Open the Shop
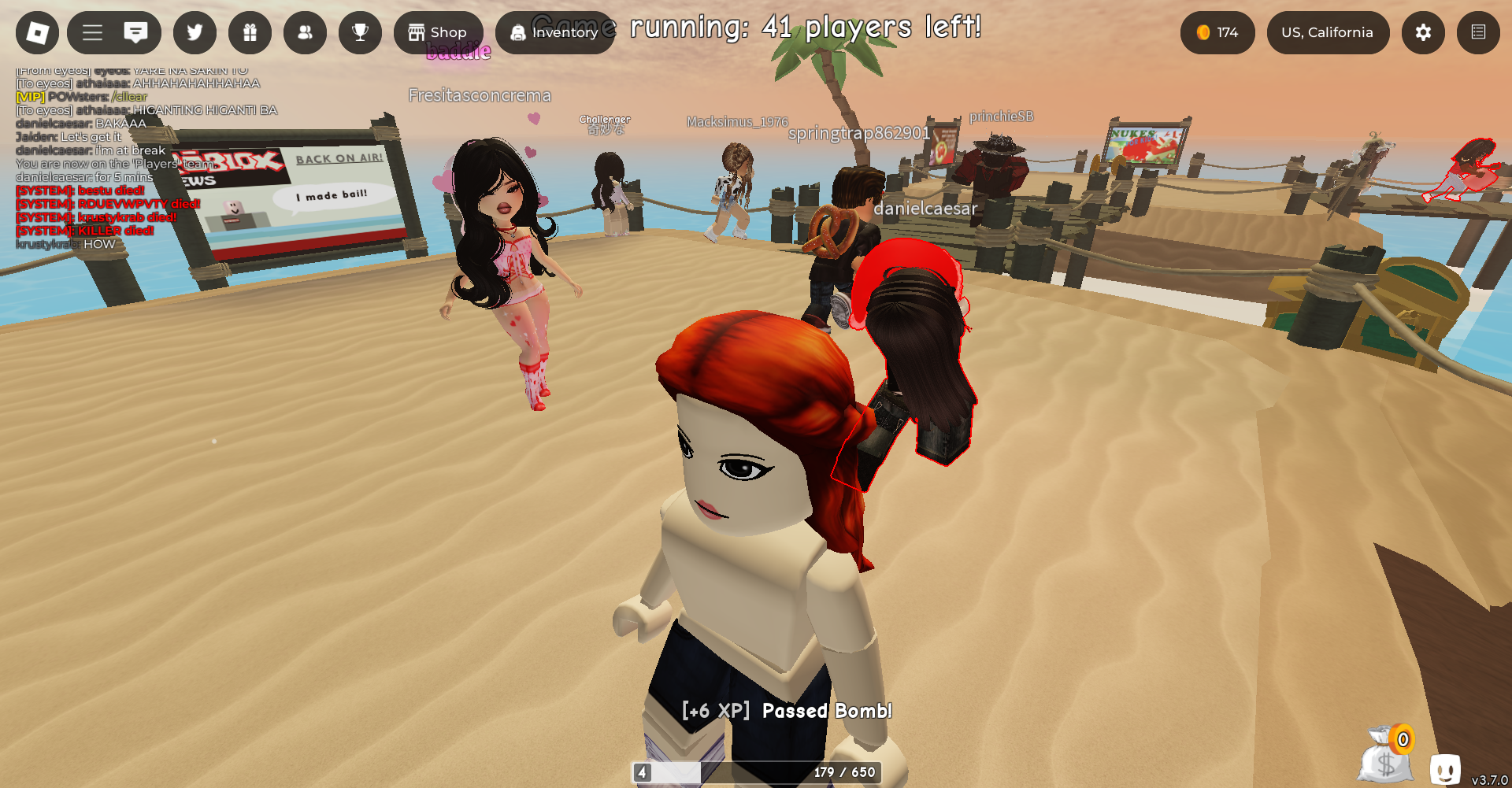Viewport: 1512px width, 788px height. pyautogui.click(x=438, y=32)
